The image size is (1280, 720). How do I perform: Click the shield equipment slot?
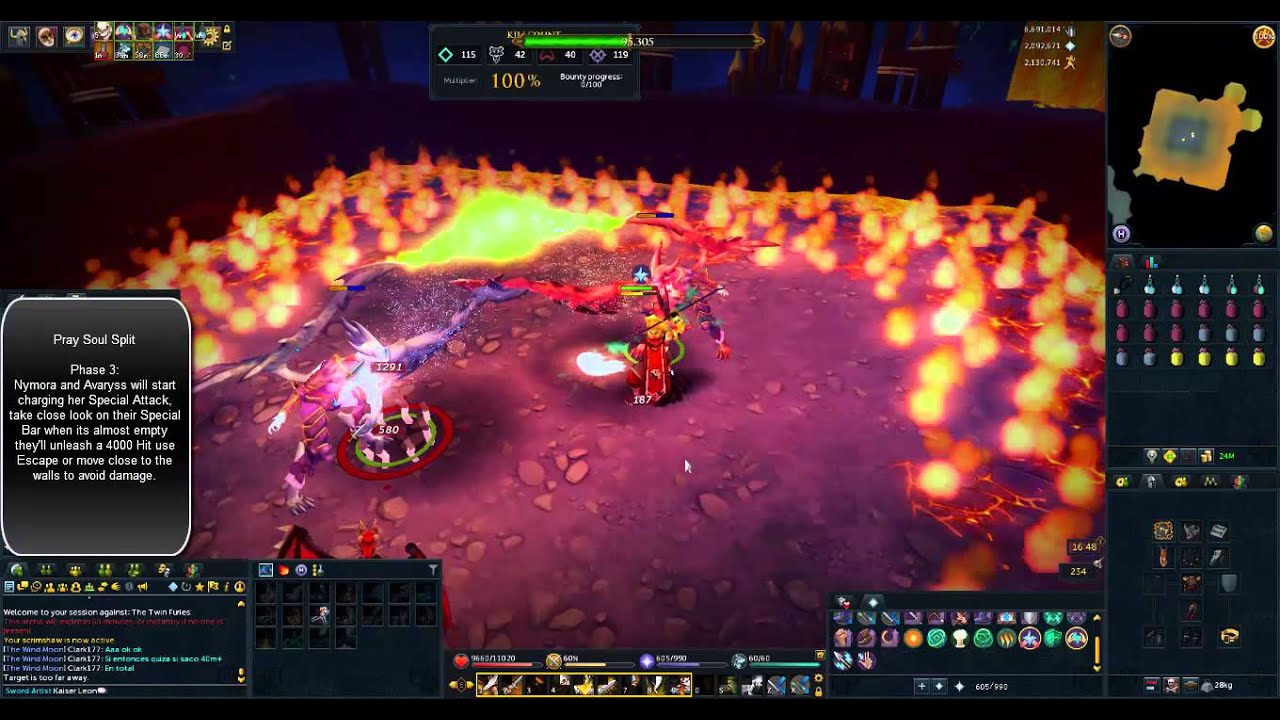coord(1229,583)
